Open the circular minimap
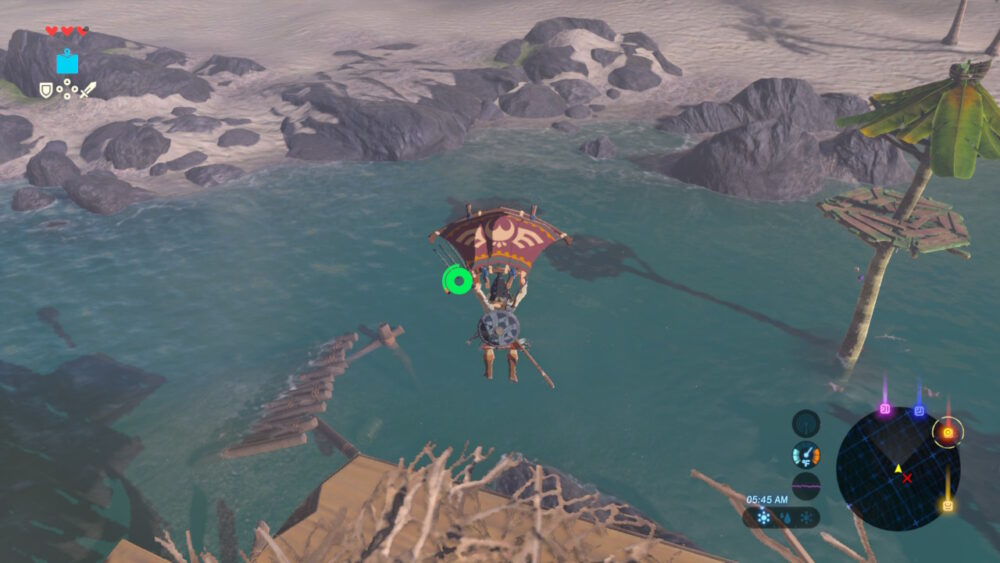The height and width of the screenshot is (563, 1000). click(x=897, y=468)
